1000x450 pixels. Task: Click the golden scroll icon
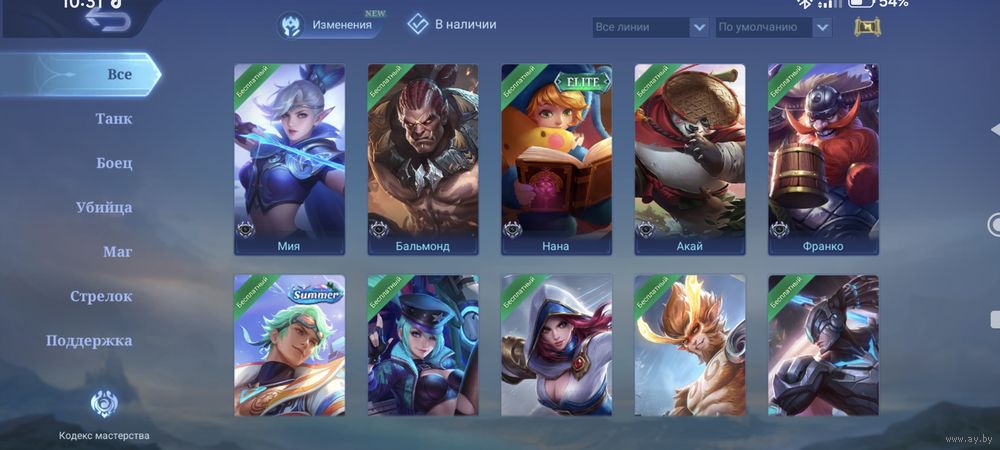click(867, 27)
